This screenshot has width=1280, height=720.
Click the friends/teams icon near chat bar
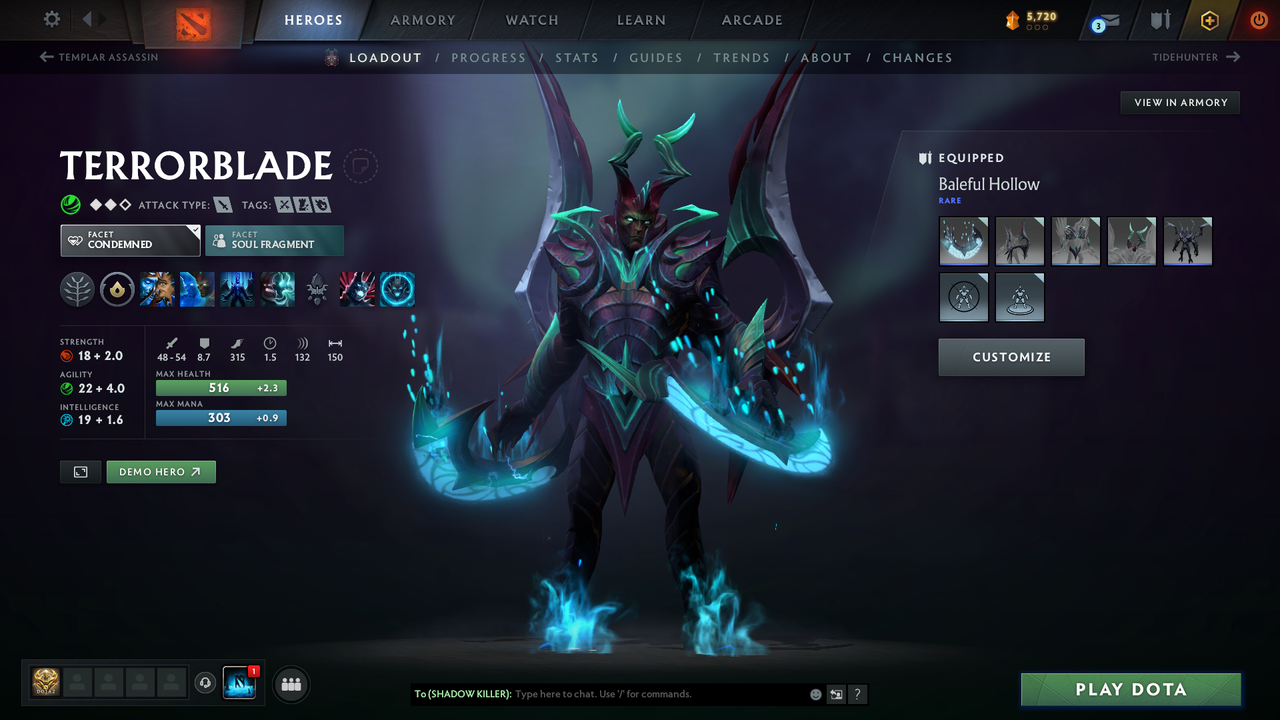click(290, 684)
